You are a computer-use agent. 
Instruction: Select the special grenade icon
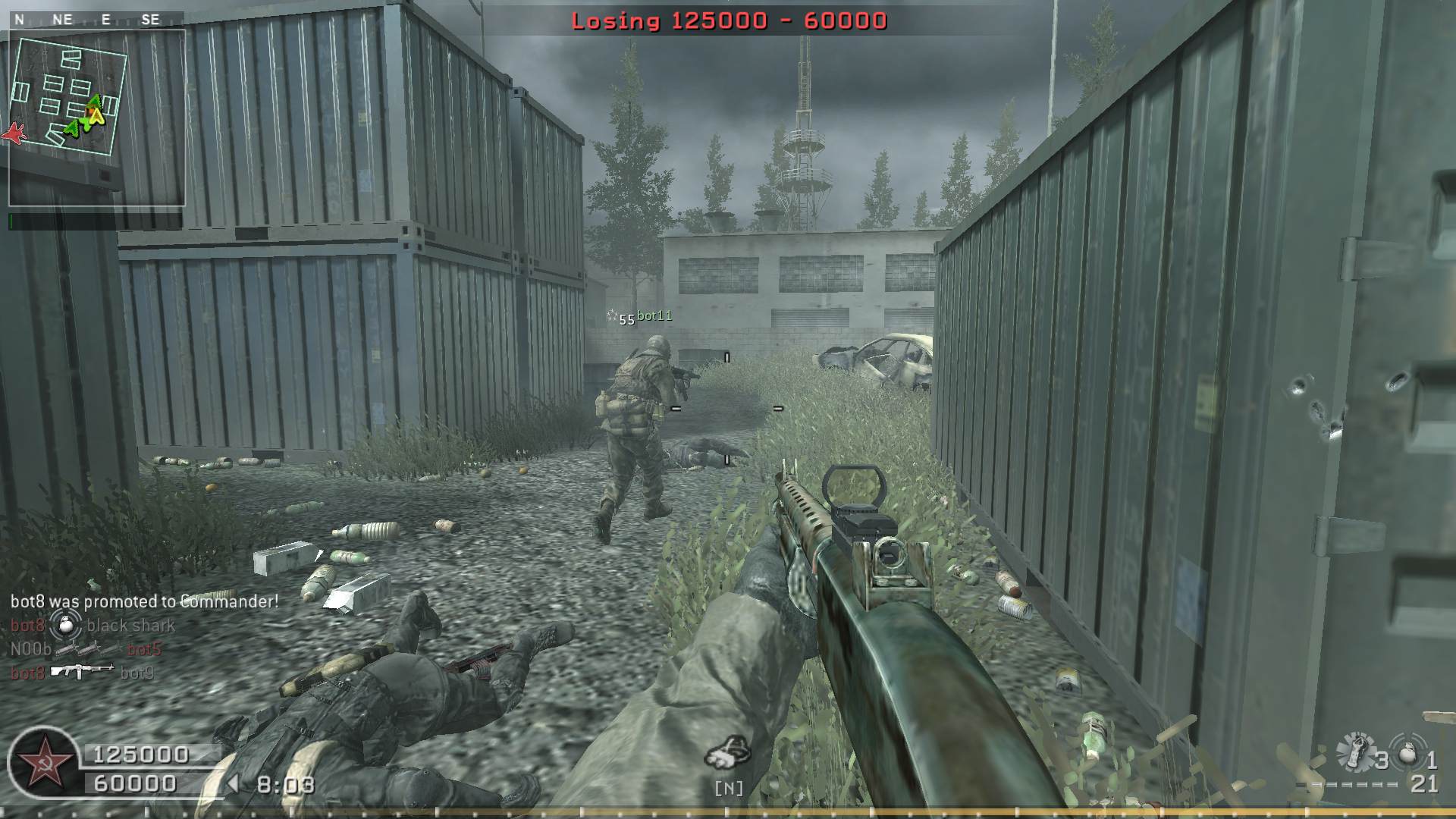1355,751
